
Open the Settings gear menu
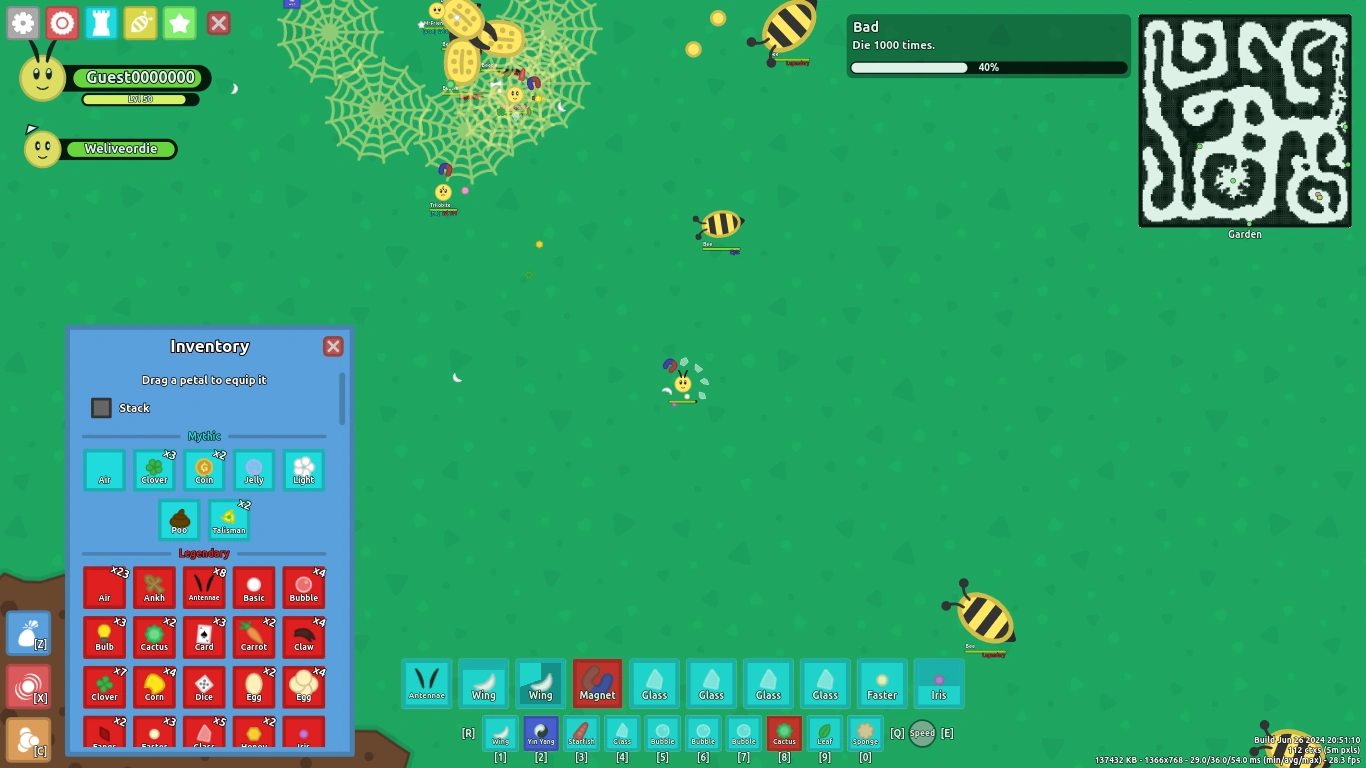pos(22,22)
